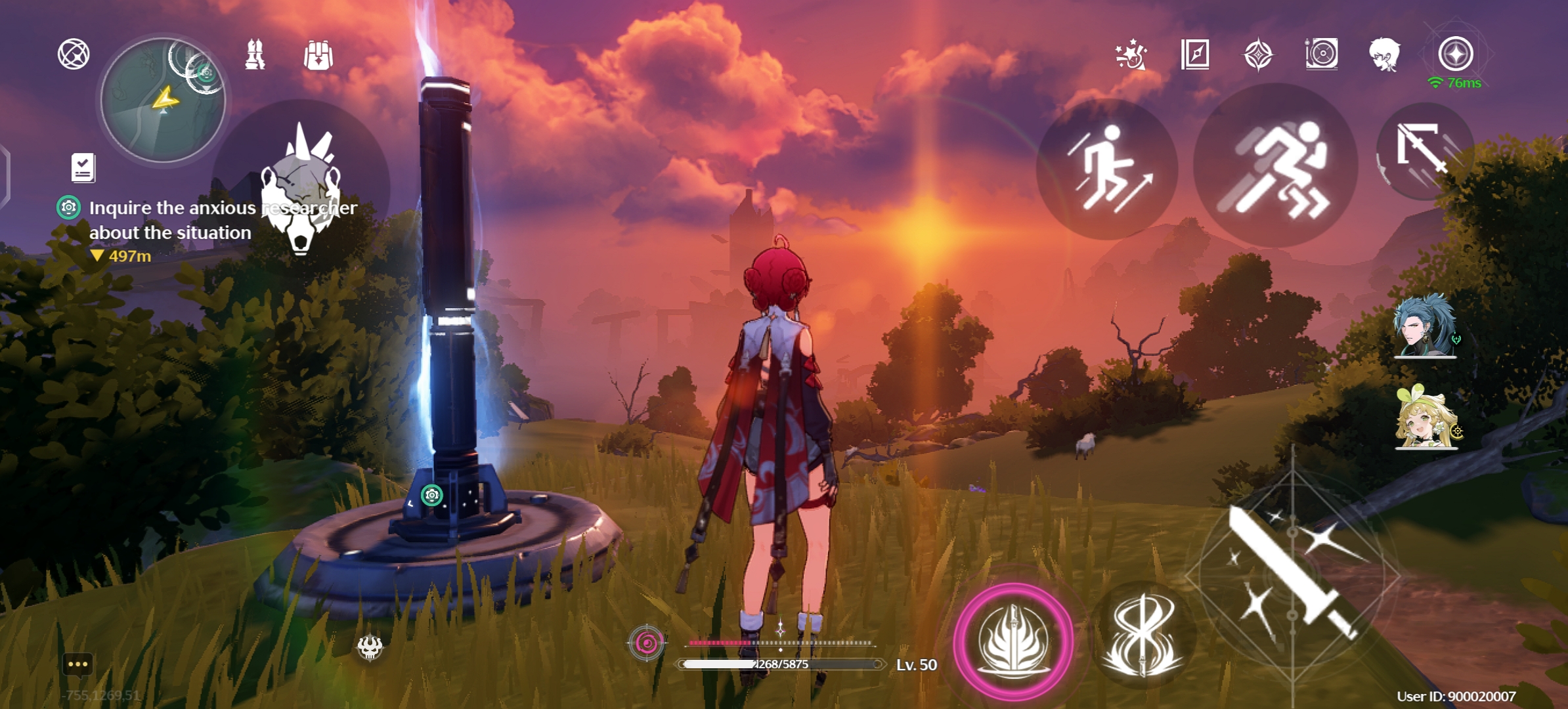Screen dimensions: 1568x709
Task: Click the character HP bar showing 268/5875
Action: [x=781, y=664]
